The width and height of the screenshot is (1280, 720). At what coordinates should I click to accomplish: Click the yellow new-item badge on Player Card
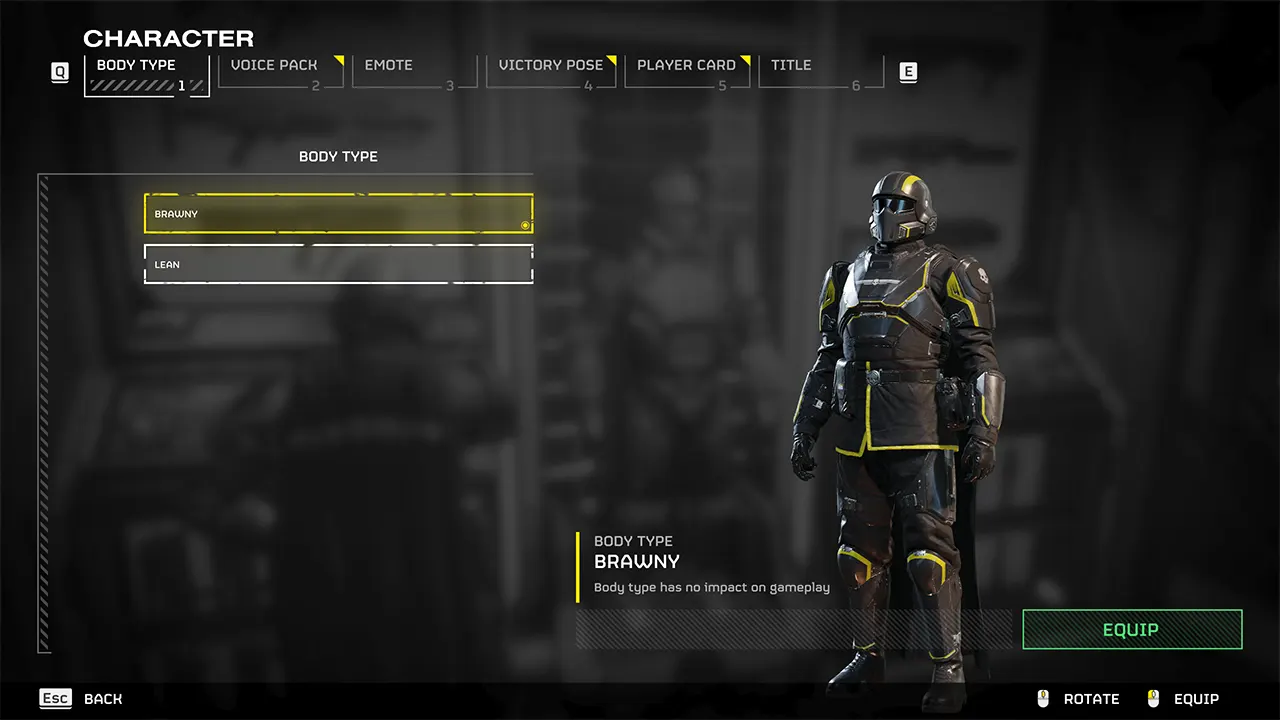[x=744, y=58]
